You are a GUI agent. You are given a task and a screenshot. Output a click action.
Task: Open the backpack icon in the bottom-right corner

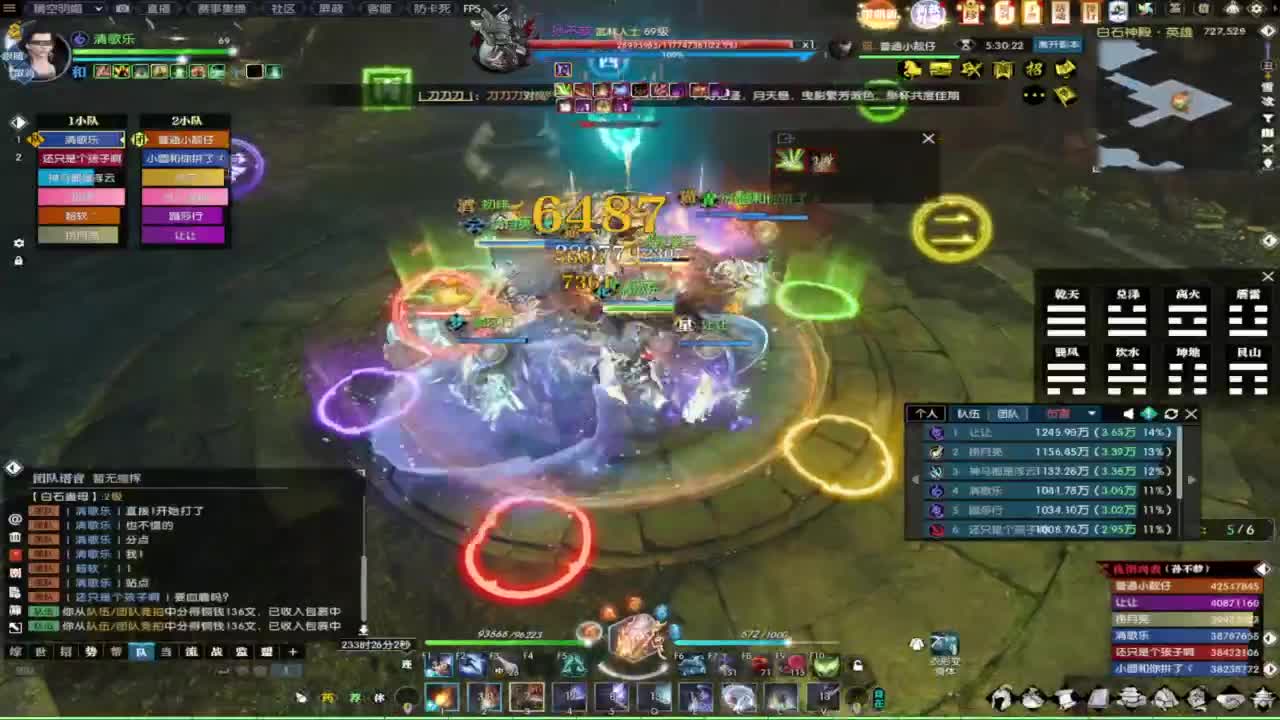click(x=1262, y=700)
